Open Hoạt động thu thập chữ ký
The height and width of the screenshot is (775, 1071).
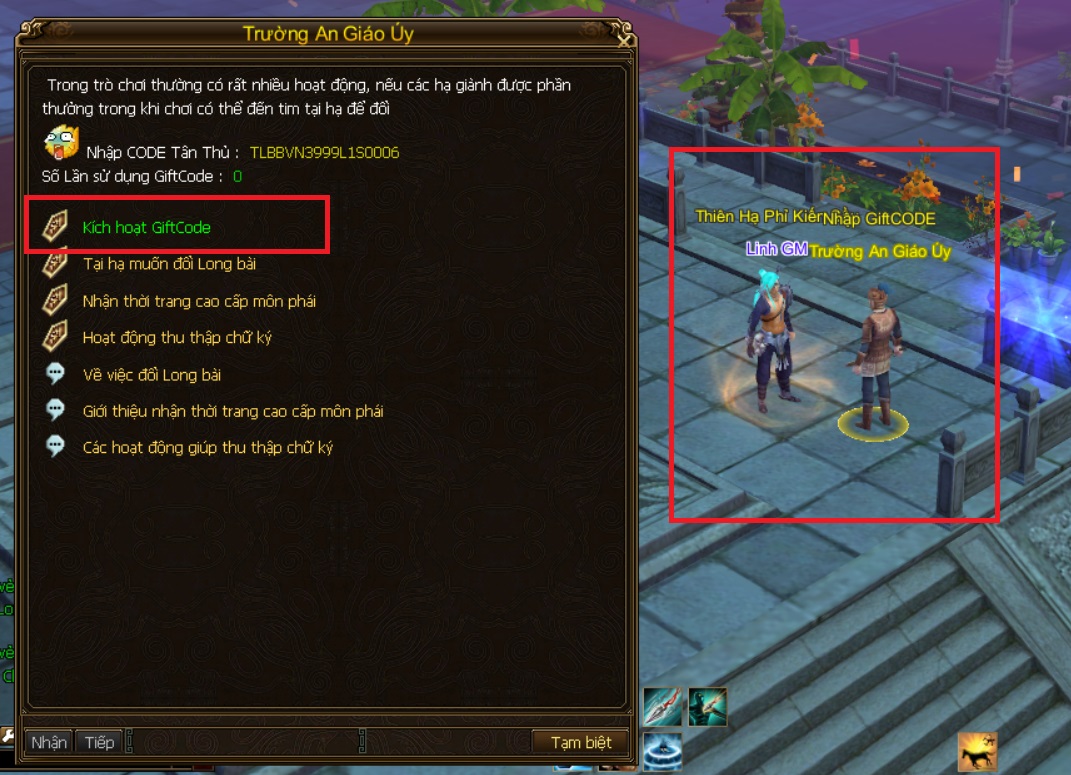click(177, 338)
